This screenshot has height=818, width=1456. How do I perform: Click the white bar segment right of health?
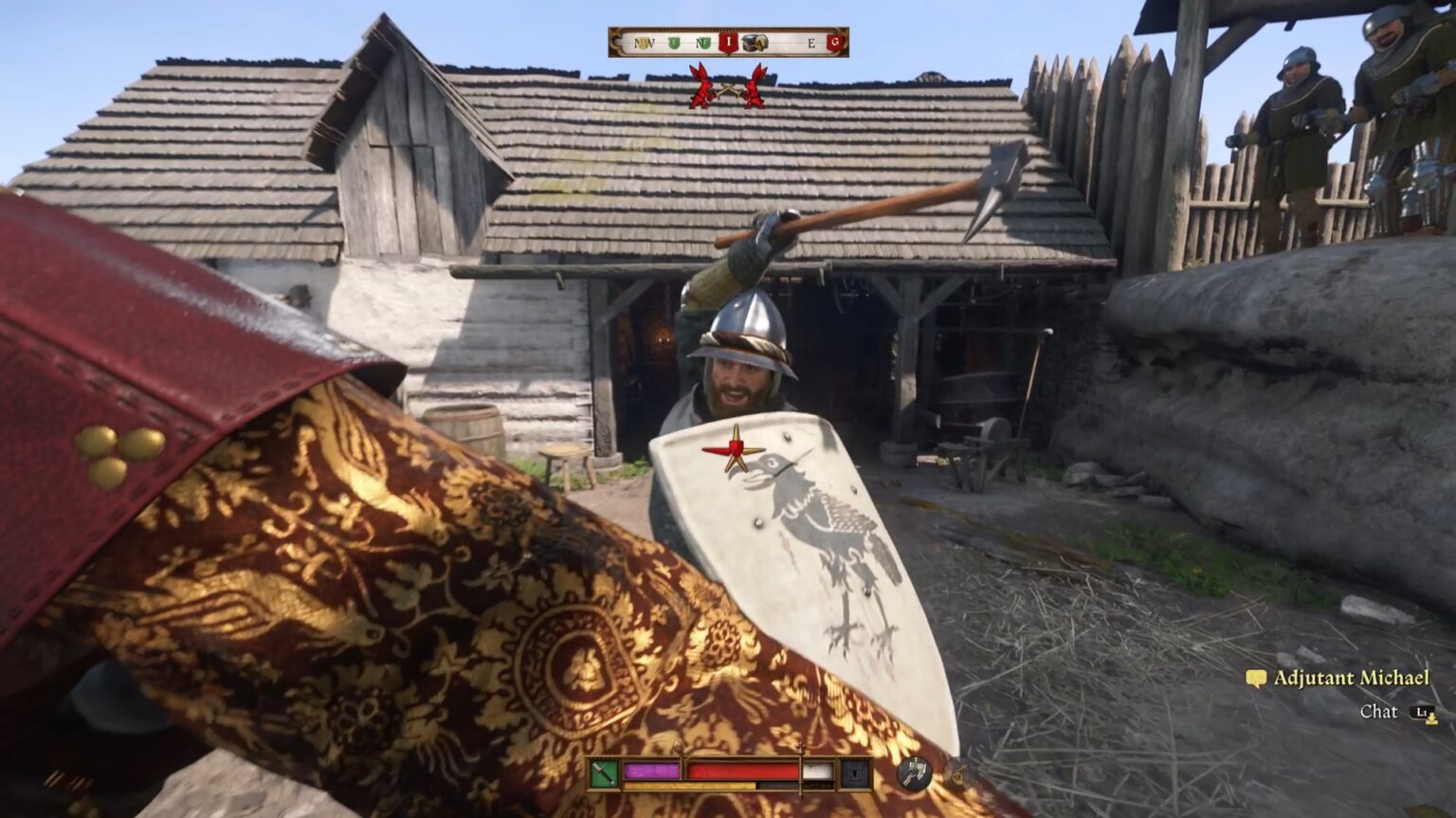click(x=817, y=768)
